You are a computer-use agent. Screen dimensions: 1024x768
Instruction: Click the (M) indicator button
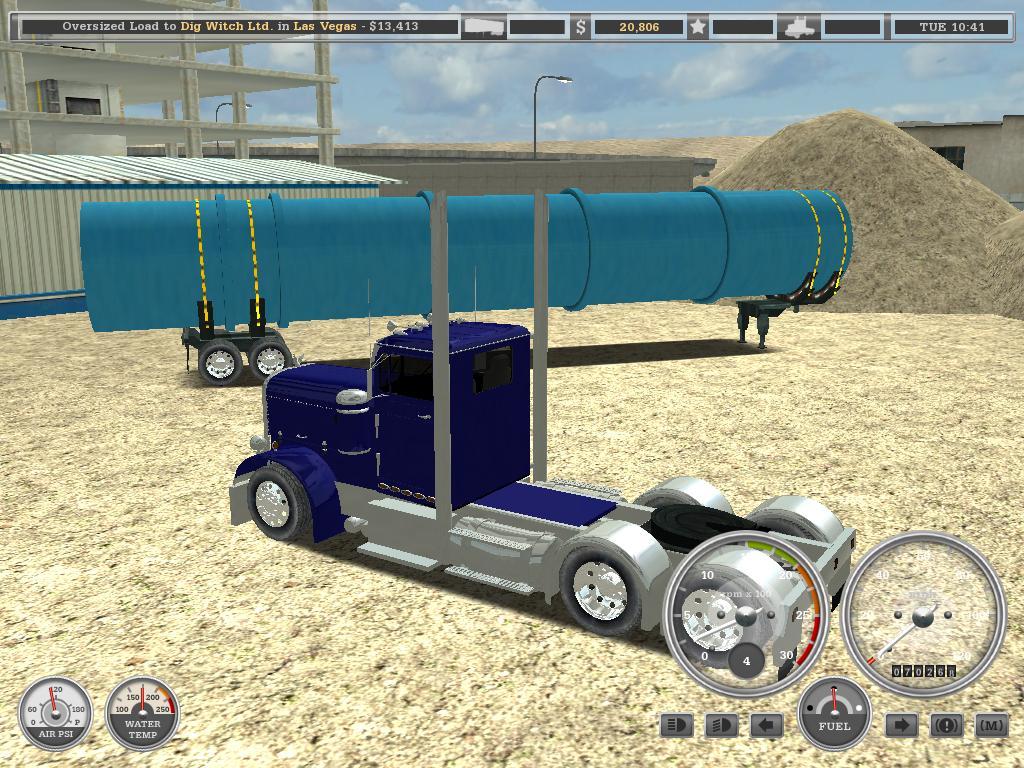pyautogui.click(x=991, y=725)
